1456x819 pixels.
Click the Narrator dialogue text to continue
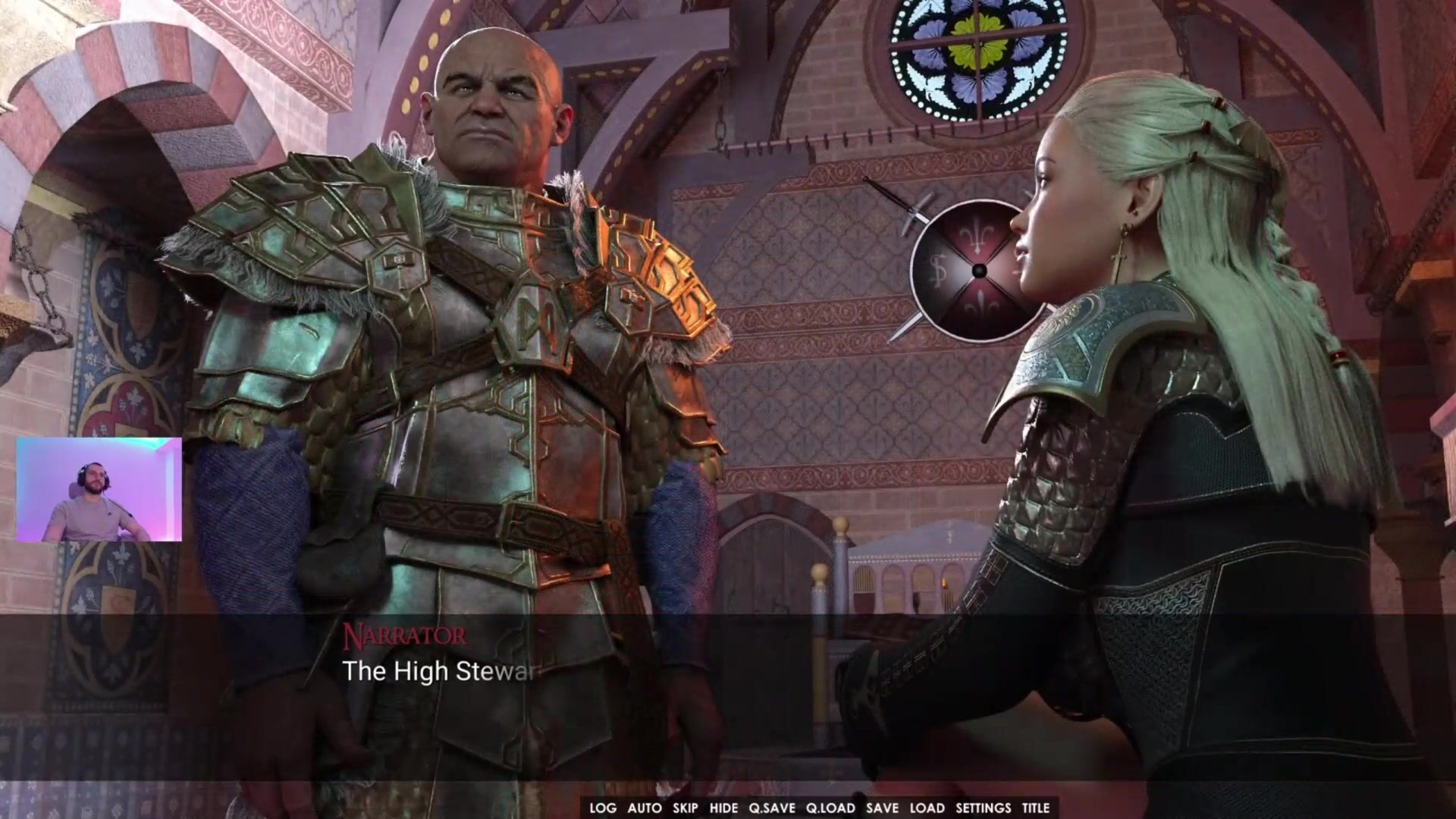(x=440, y=671)
